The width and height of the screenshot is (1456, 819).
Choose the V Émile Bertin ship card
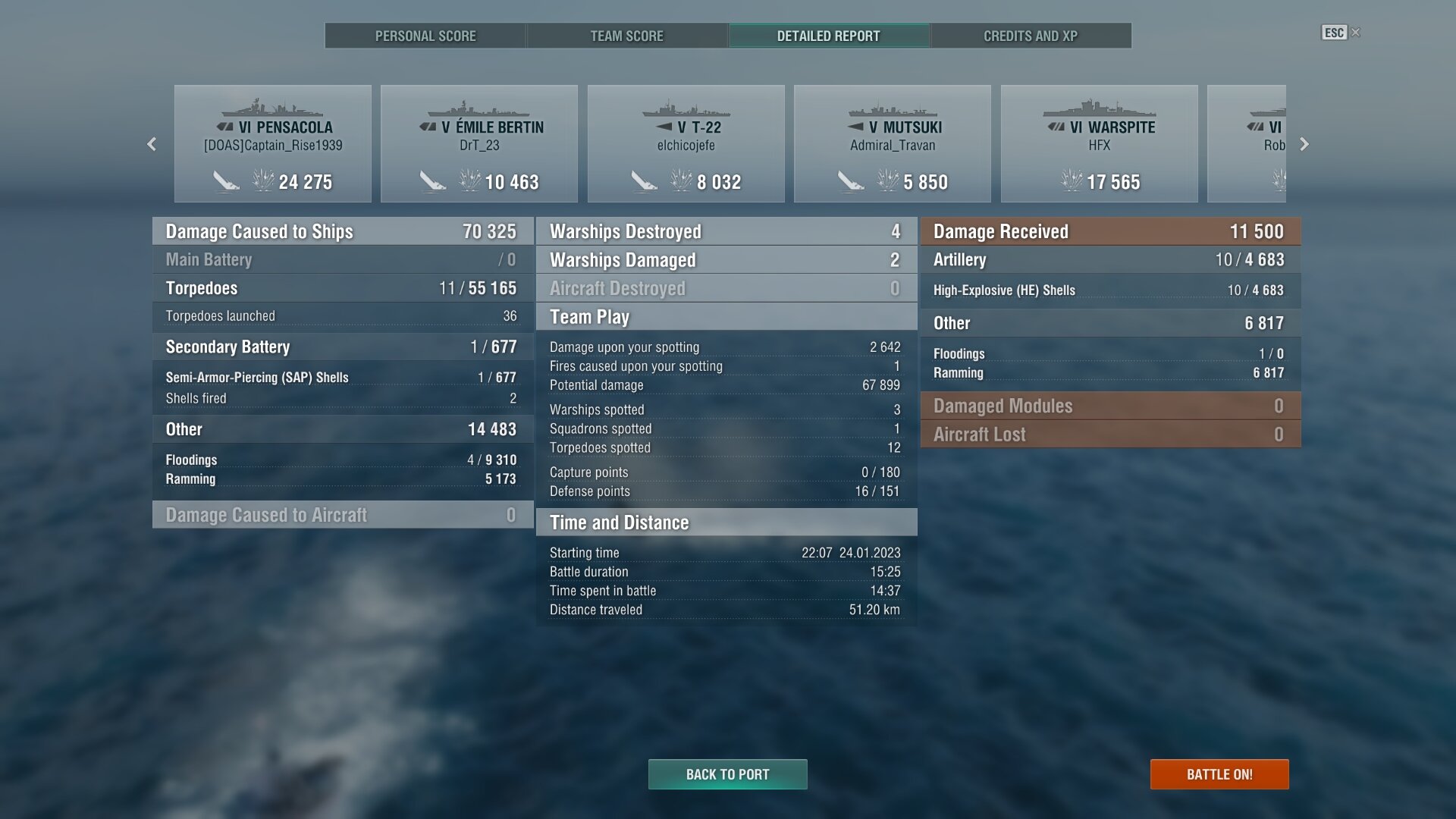[479, 144]
